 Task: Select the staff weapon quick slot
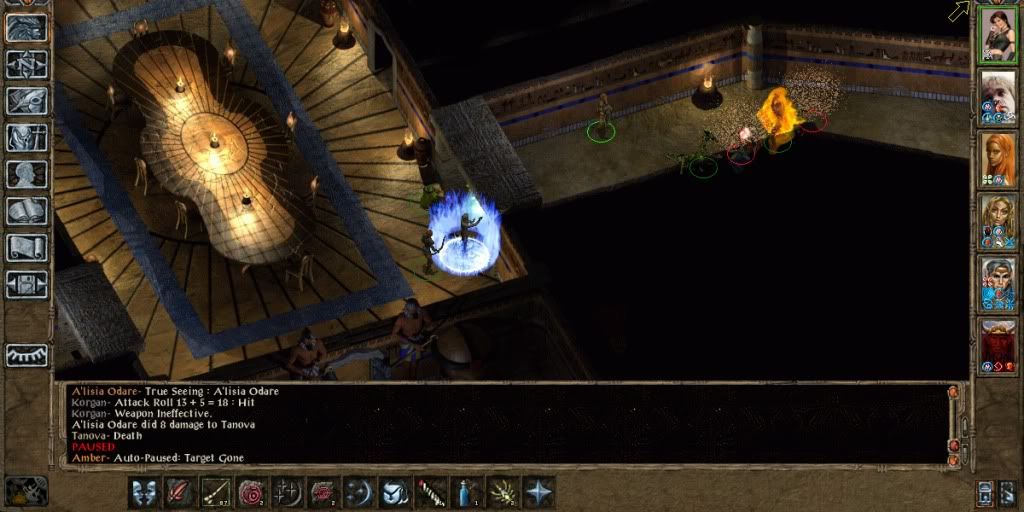click(215, 492)
